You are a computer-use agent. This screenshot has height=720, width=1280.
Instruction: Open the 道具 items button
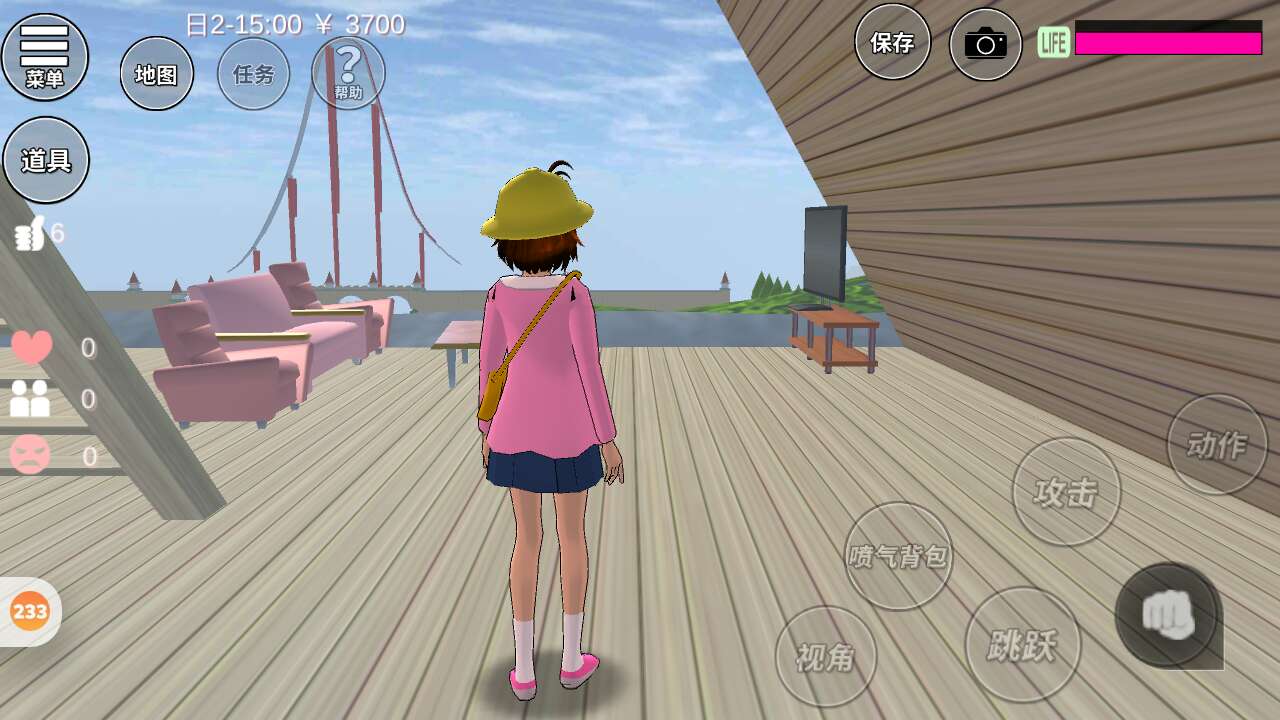(46, 160)
